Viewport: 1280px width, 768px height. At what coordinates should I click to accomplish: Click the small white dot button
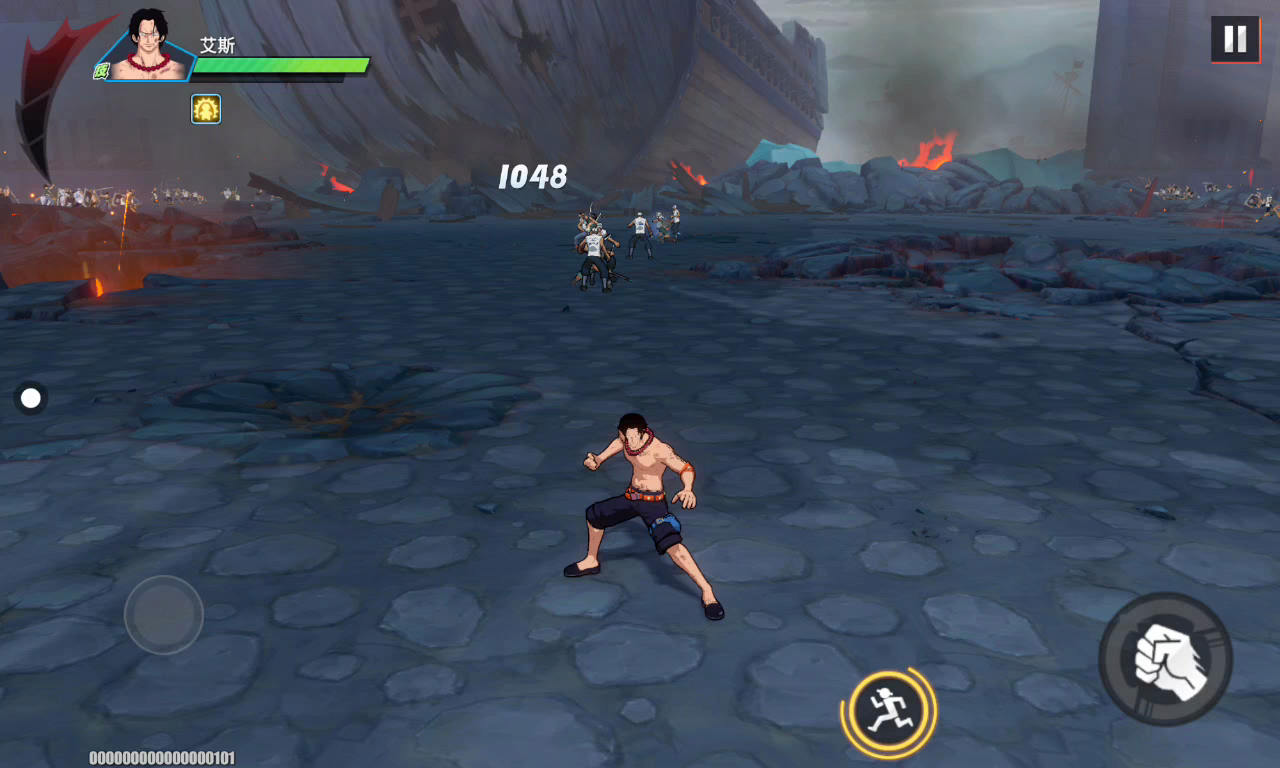point(31,399)
